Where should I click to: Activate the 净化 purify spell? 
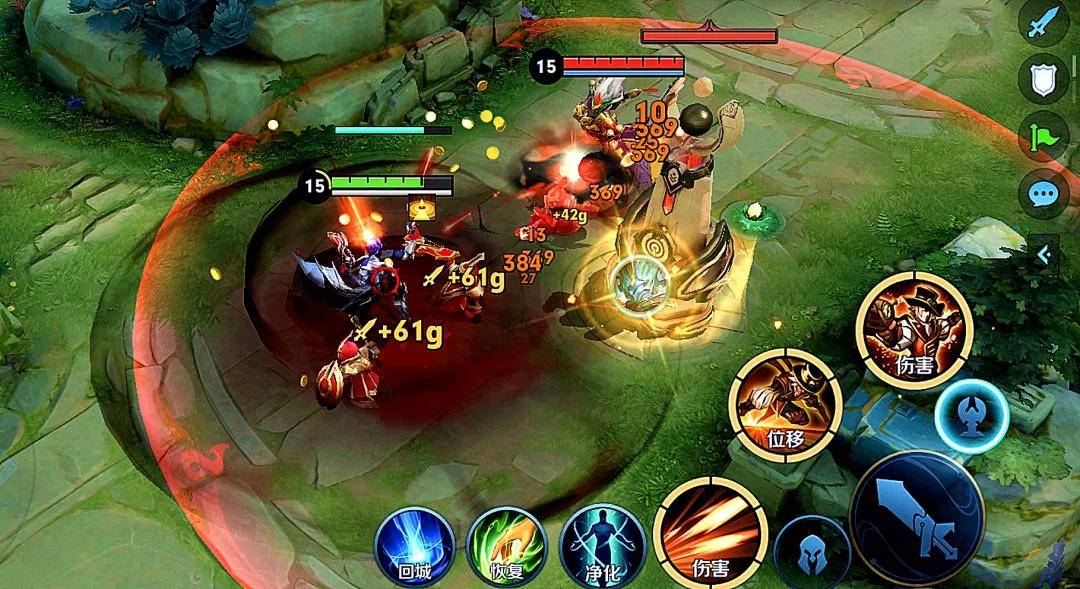click(x=599, y=545)
